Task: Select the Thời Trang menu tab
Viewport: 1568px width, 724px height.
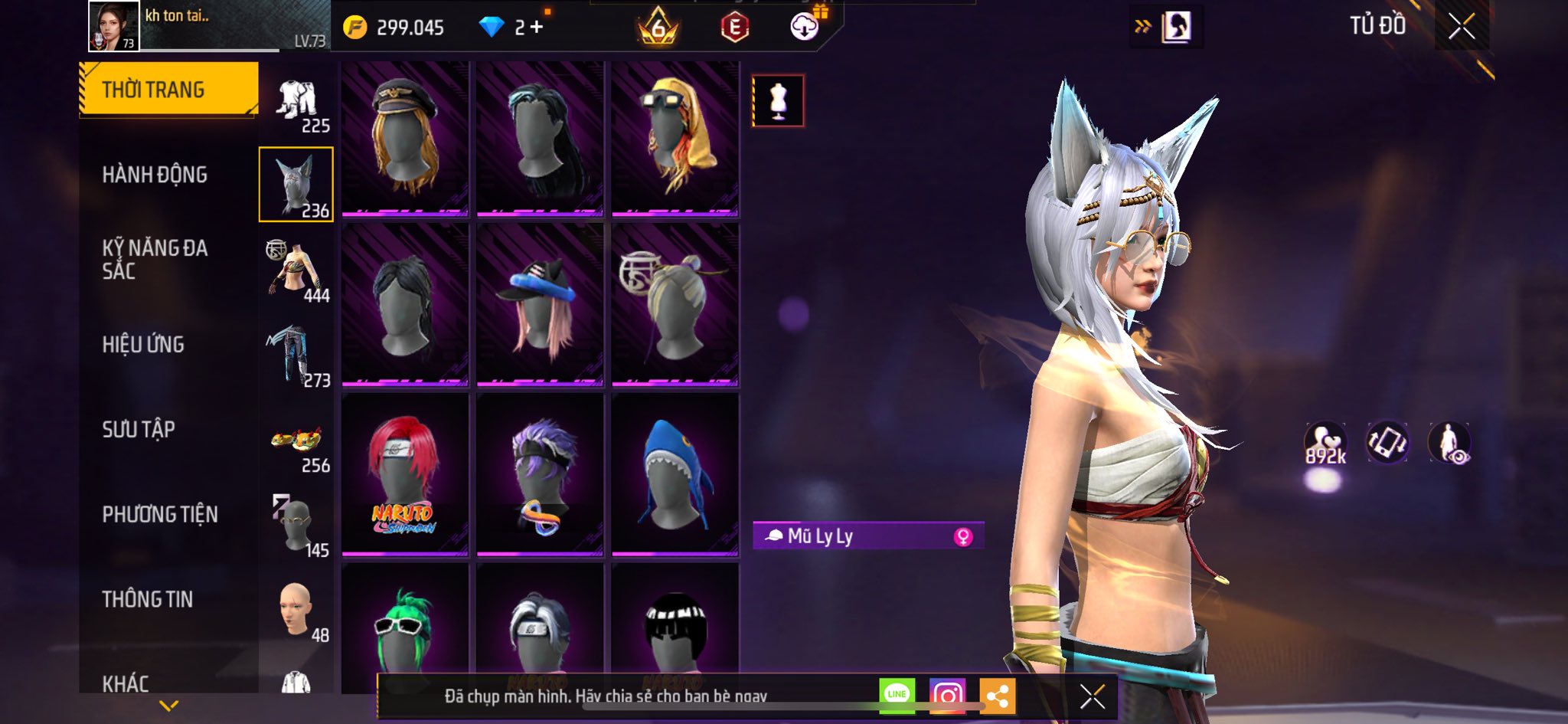Action: [x=168, y=90]
